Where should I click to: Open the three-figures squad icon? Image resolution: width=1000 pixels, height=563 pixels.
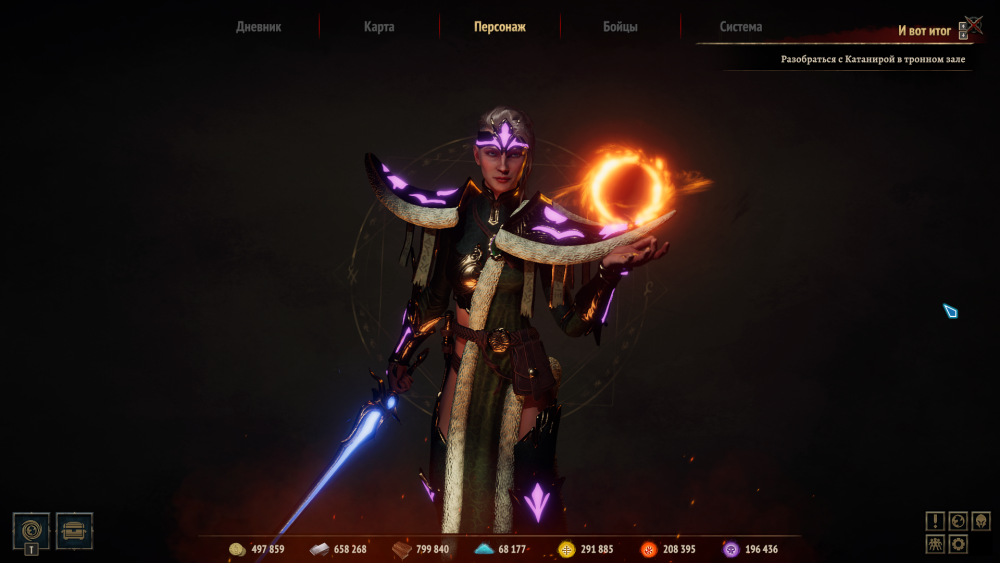coord(934,544)
